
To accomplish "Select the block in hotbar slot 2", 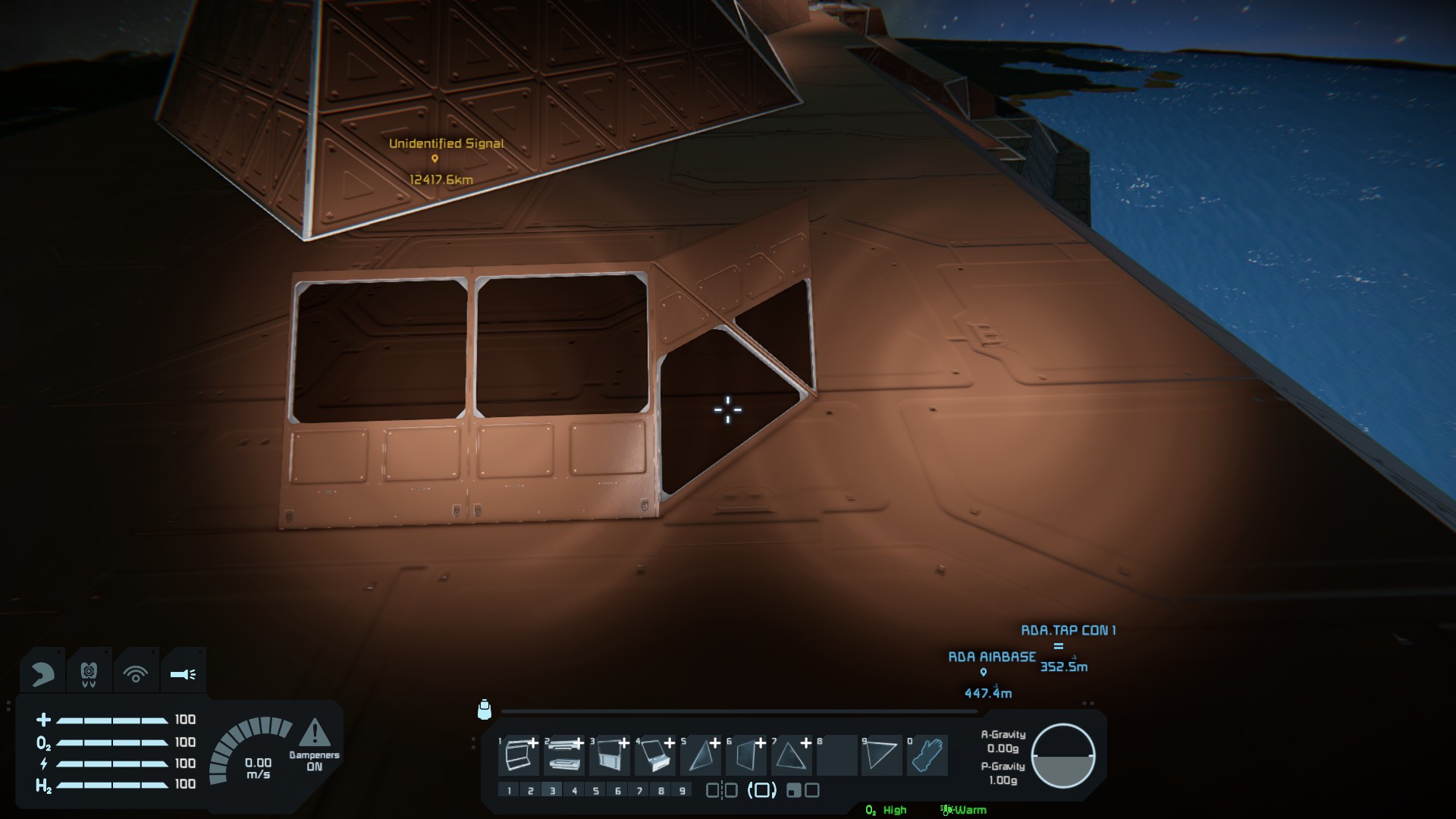I will (x=563, y=755).
